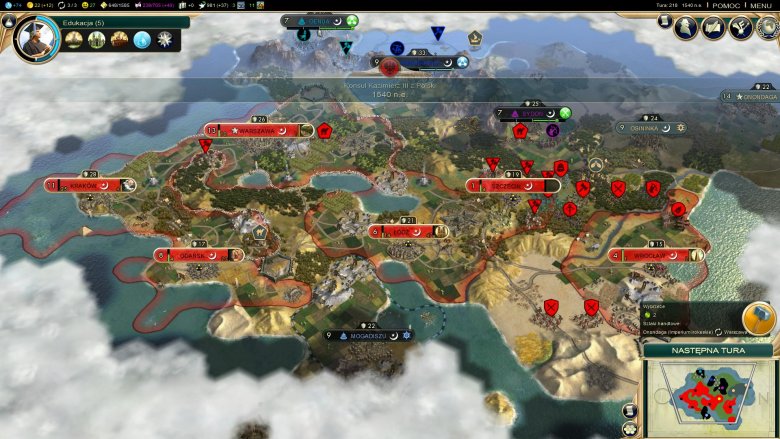
Task: Select the water drop technology icon
Action: coord(142,40)
